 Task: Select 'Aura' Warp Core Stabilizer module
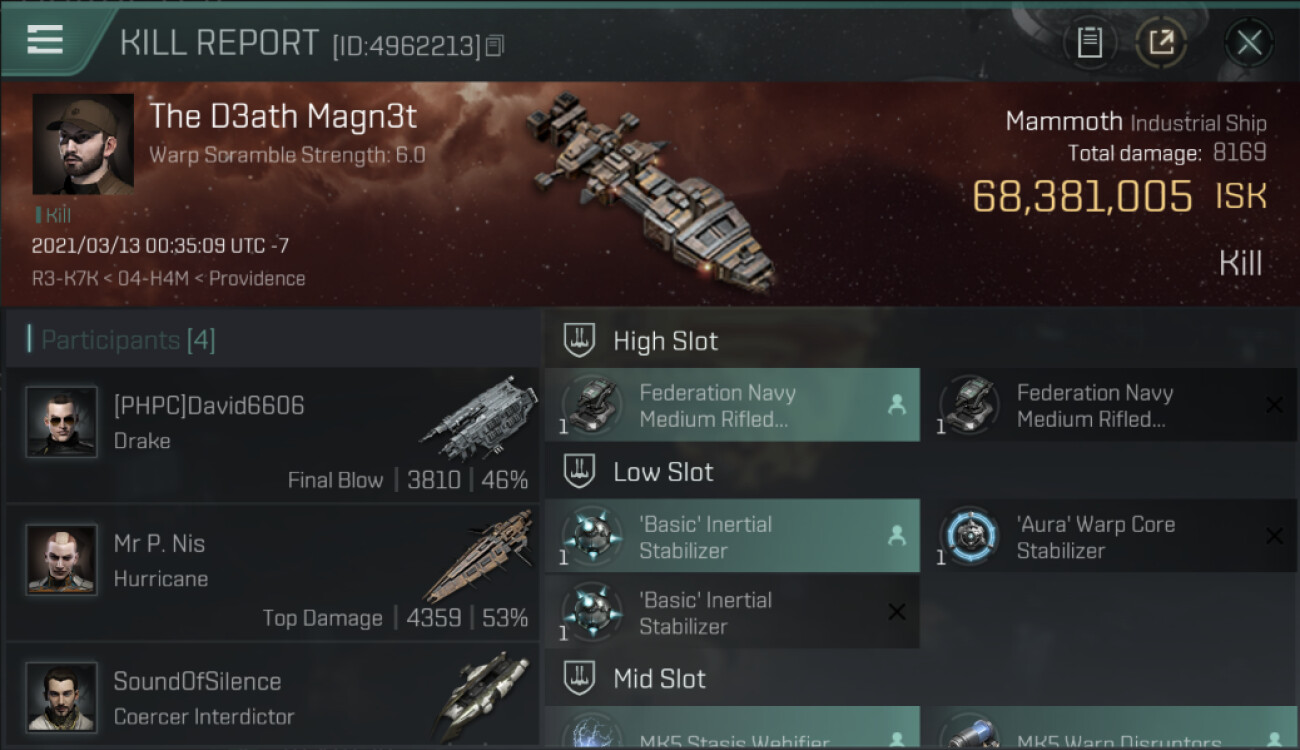1109,536
